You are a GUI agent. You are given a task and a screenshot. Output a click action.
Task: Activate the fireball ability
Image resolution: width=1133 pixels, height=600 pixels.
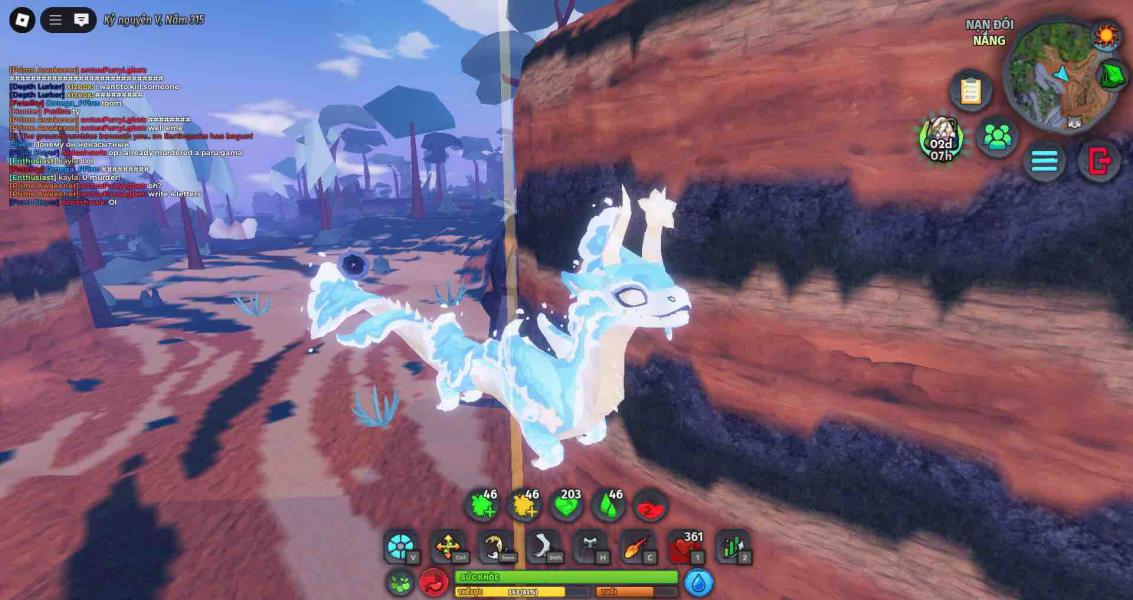pos(637,548)
